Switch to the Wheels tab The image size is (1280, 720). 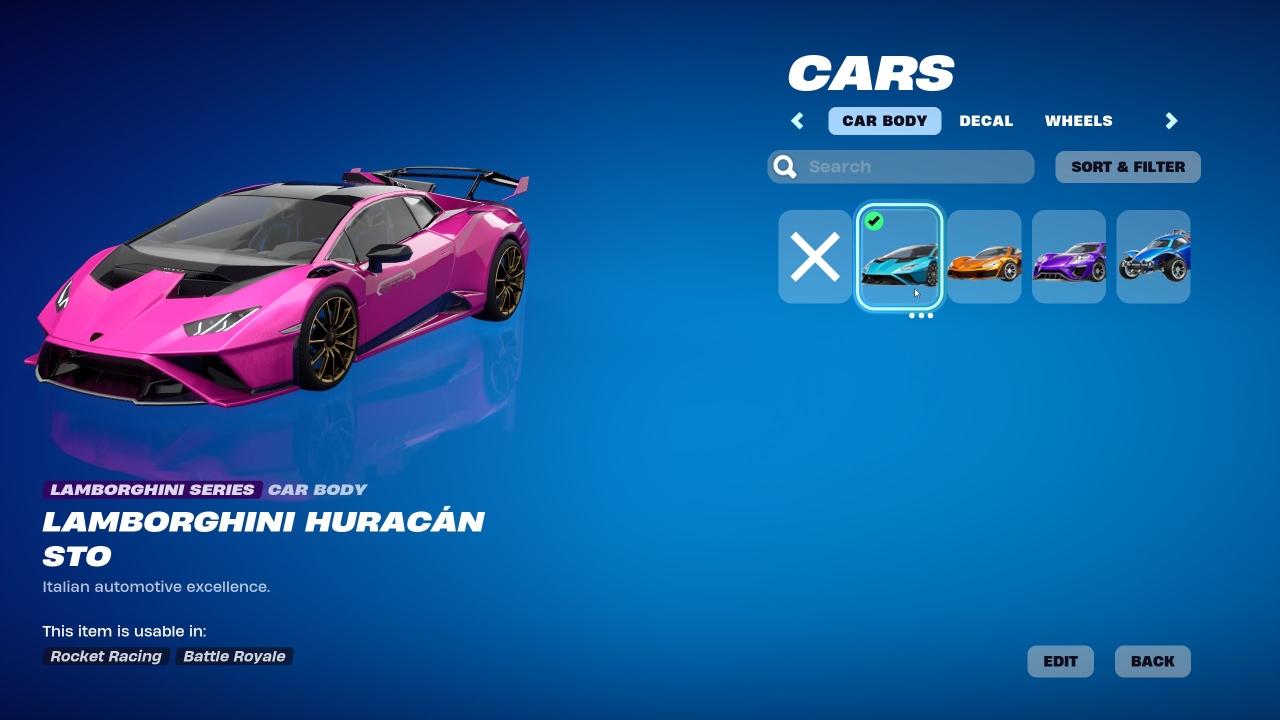[1078, 121]
